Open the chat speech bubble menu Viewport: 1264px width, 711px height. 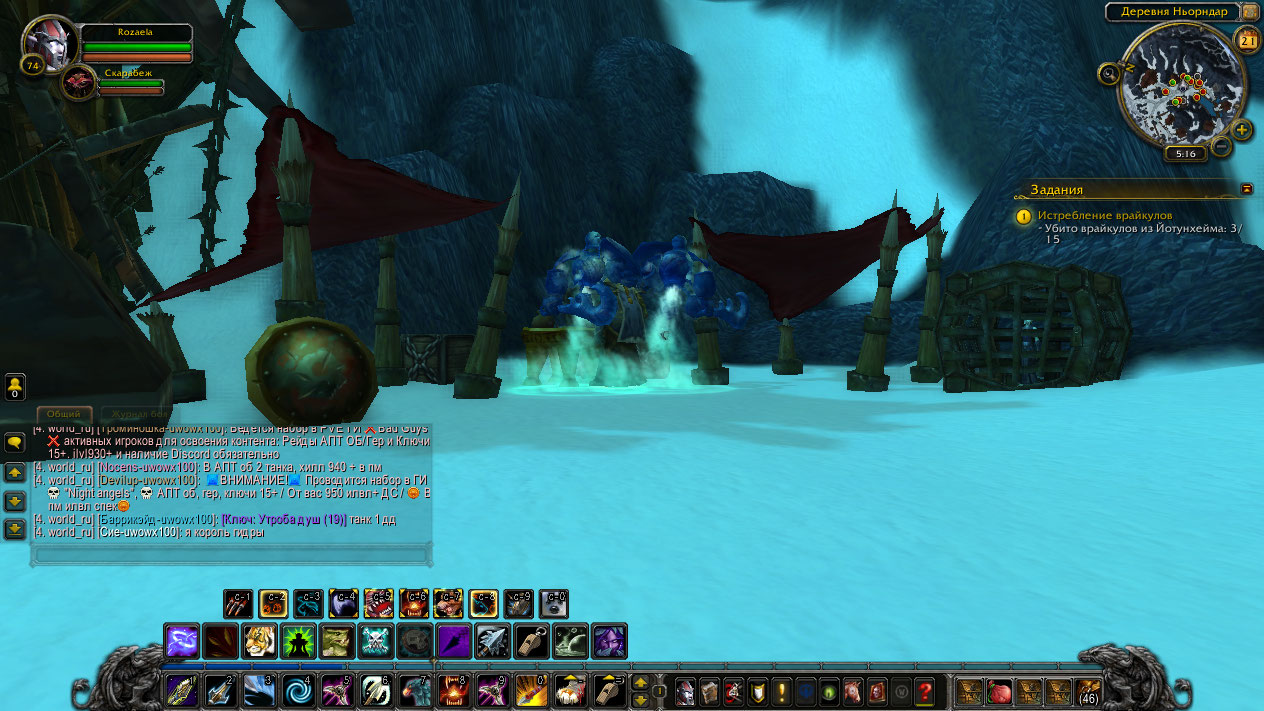(15, 443)
